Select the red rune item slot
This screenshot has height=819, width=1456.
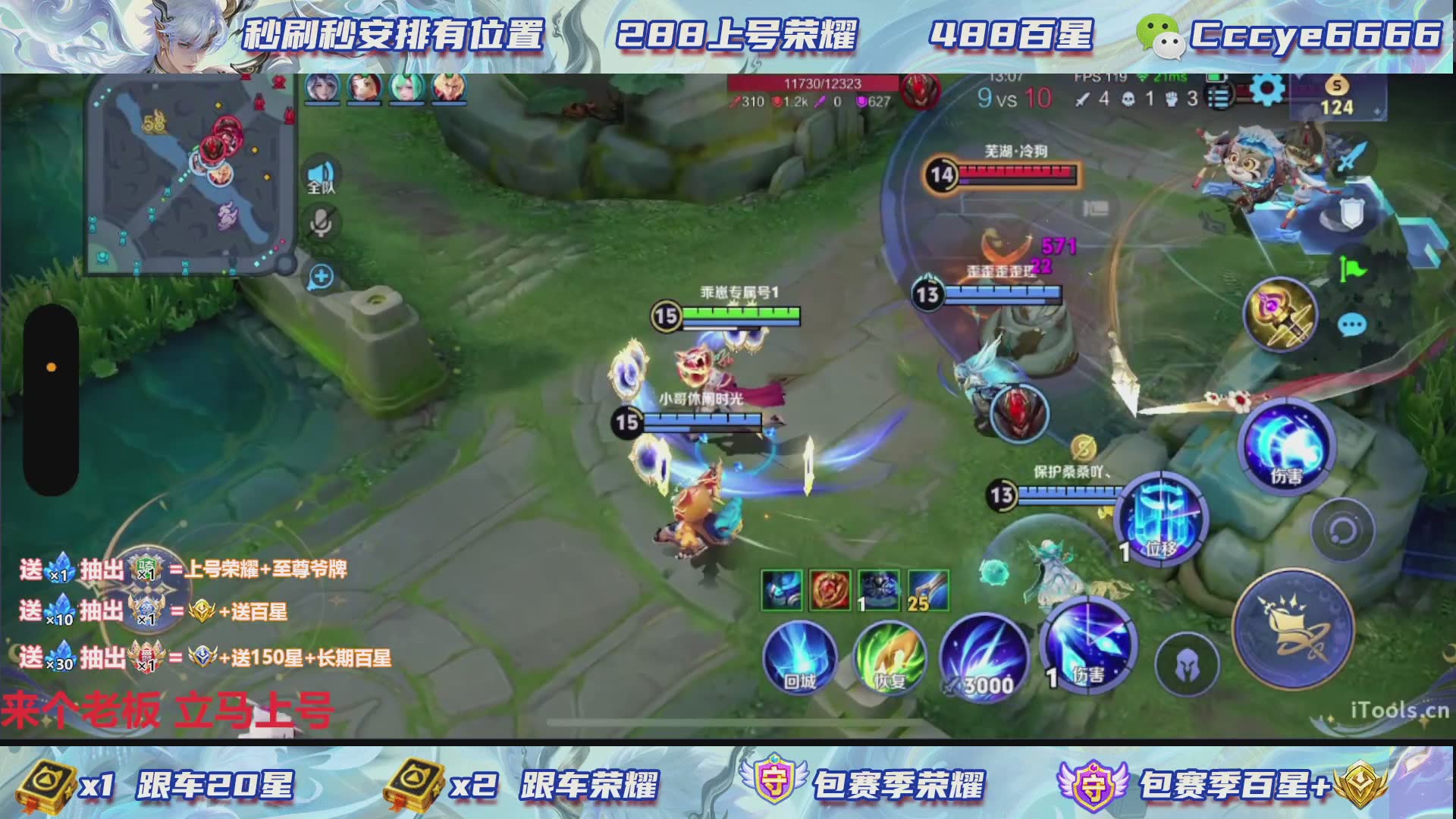coord(830,590)
